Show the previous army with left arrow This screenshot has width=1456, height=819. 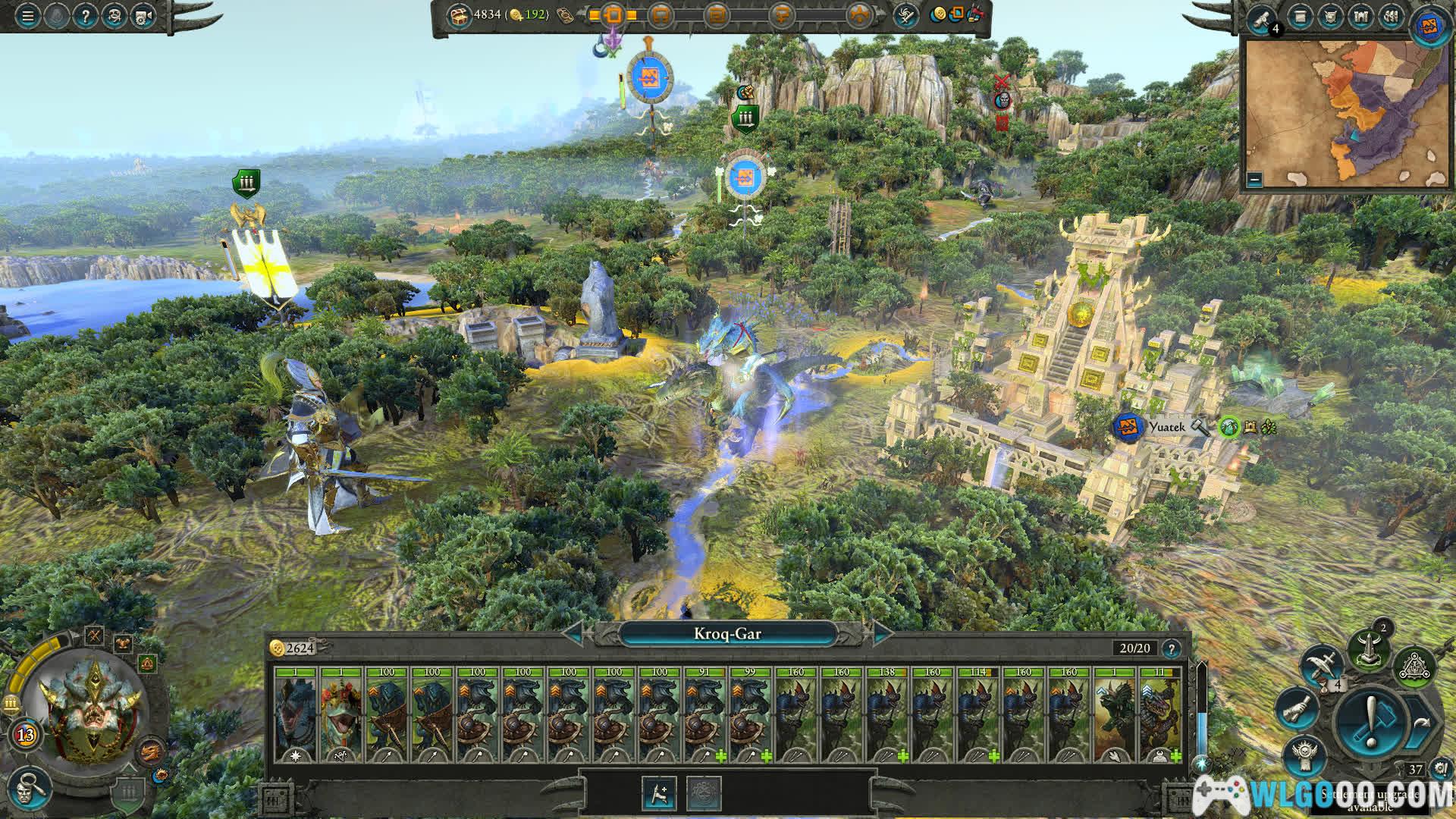tap(574, 634)
